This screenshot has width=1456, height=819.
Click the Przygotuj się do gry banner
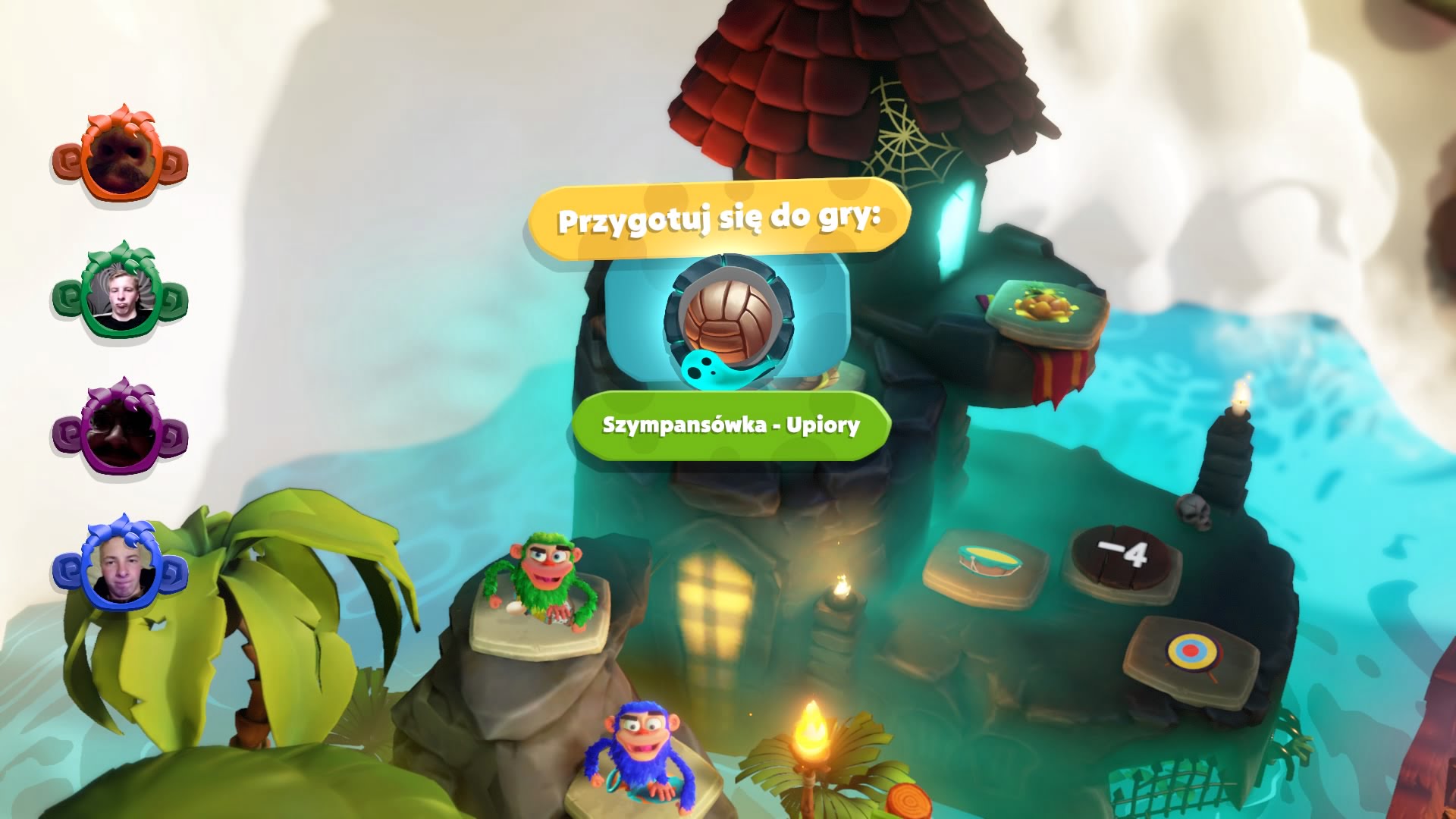pos(718,219)
